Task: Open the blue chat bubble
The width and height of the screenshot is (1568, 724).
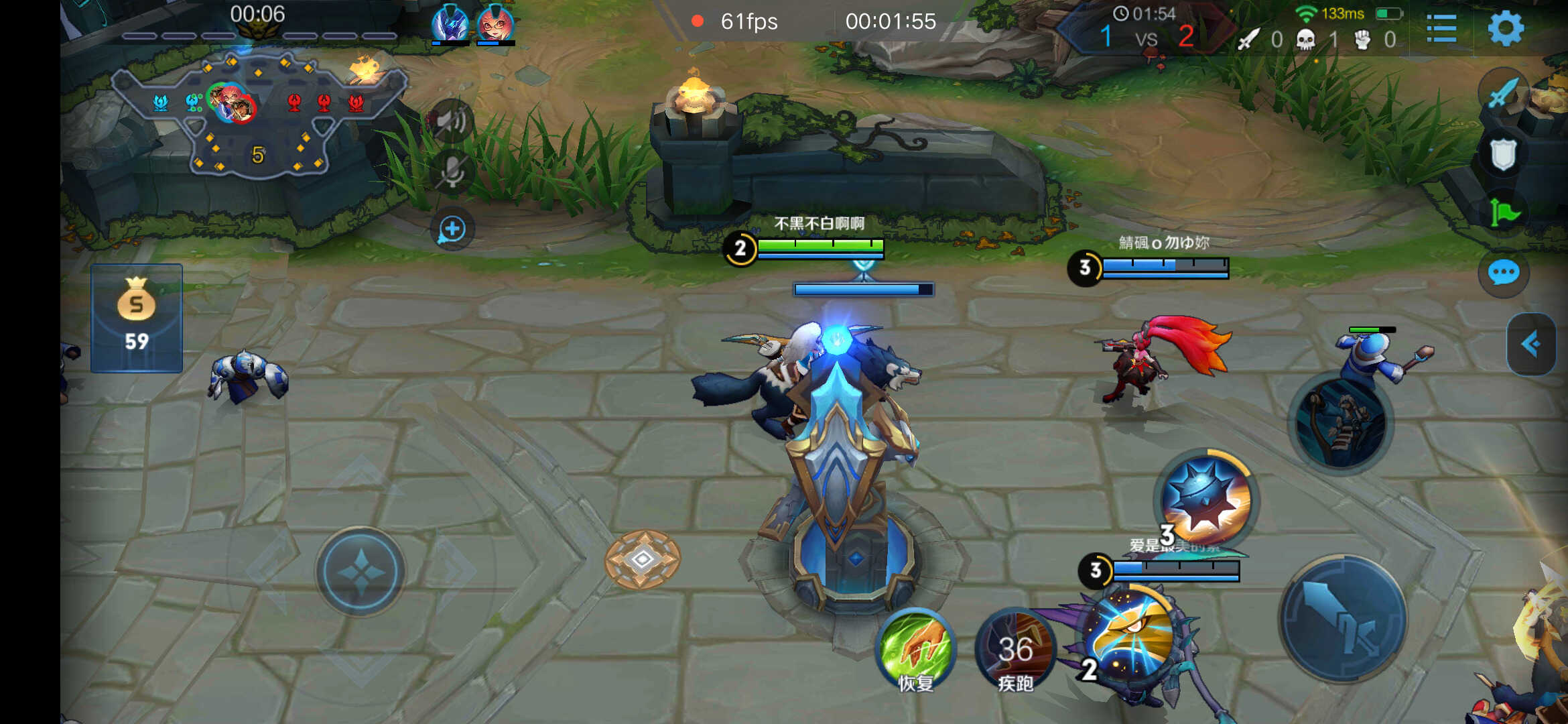Action: [1503, 272]
